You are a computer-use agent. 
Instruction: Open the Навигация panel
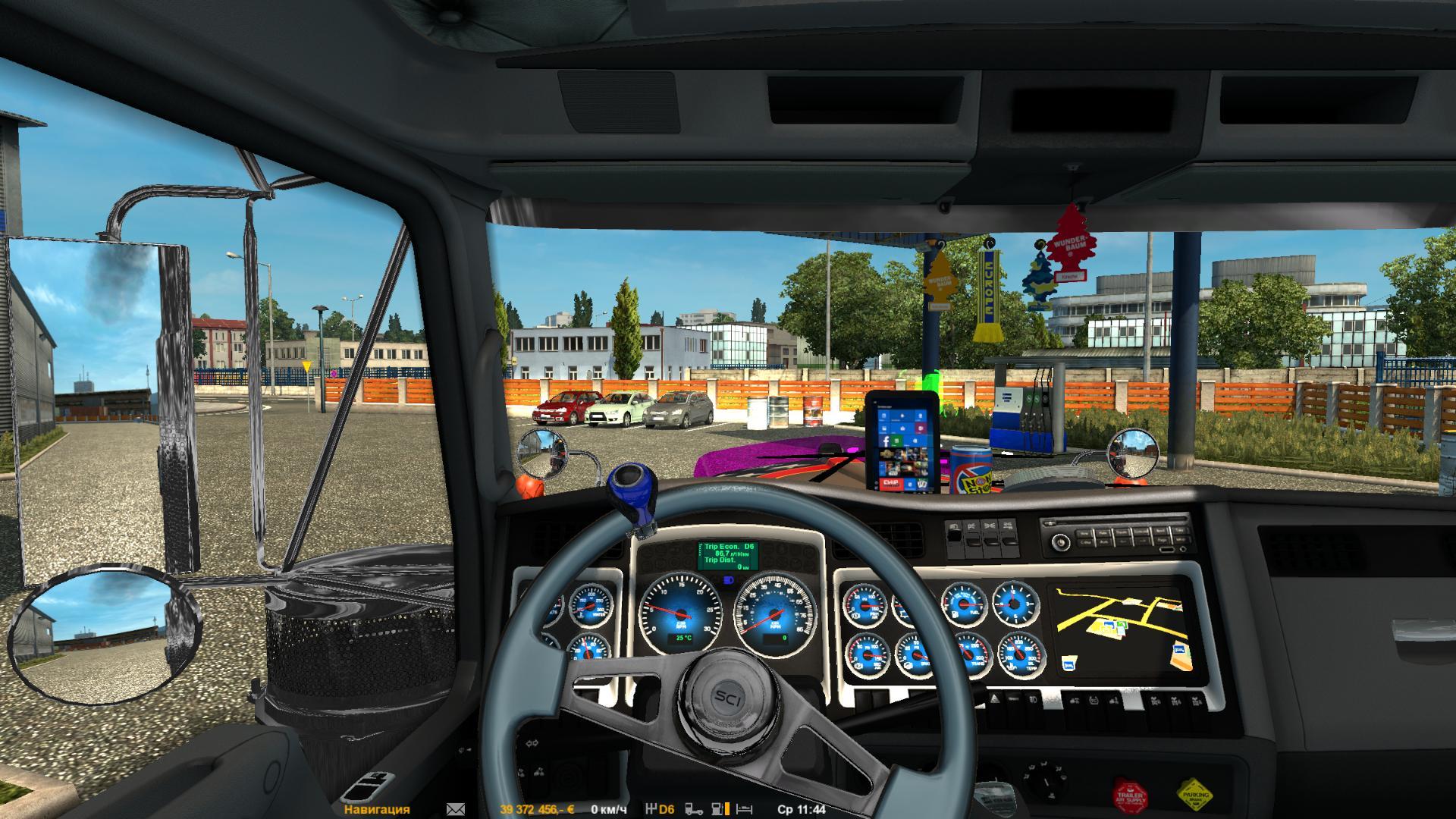click(x=376, y=809)
